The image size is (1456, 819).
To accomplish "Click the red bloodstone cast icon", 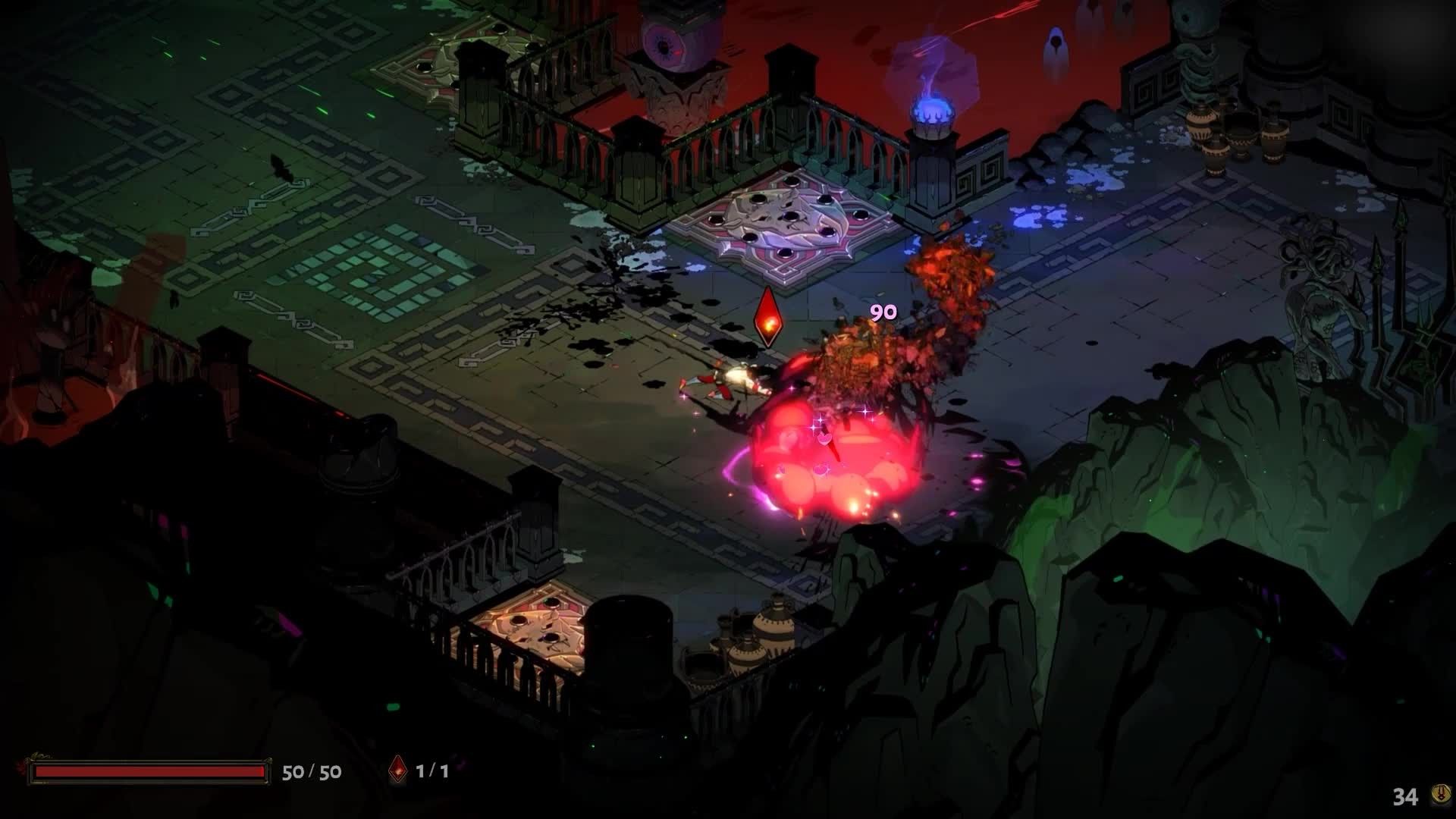I will (x=398, y=770).
